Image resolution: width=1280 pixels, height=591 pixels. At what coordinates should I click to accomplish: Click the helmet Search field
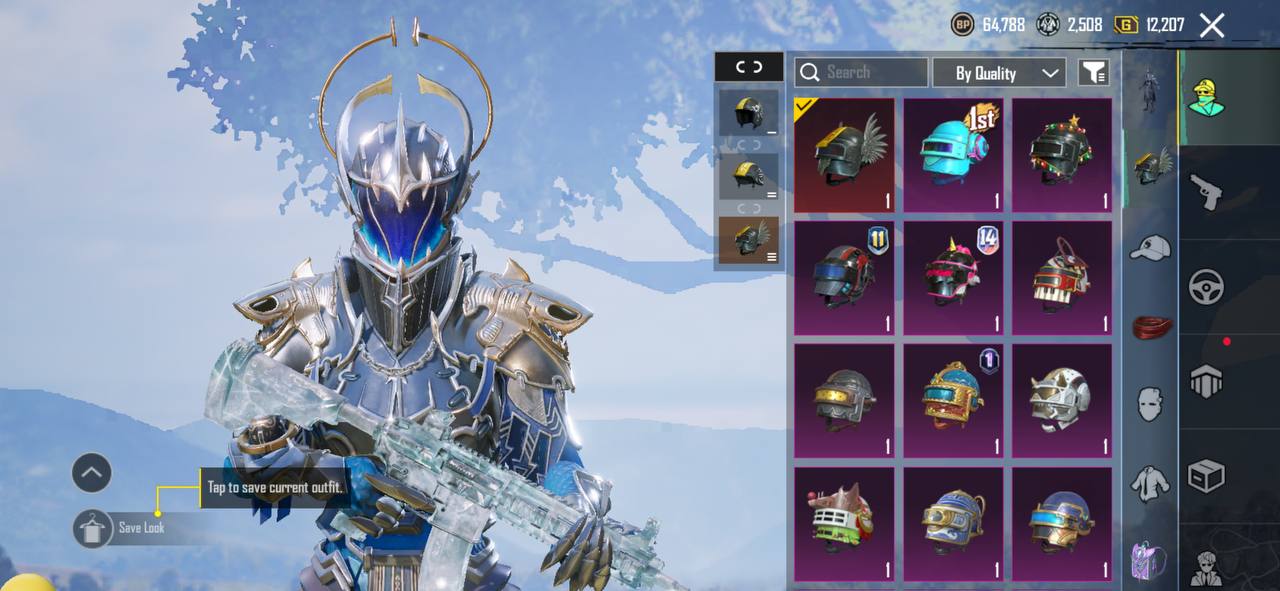tap(861, 72)
